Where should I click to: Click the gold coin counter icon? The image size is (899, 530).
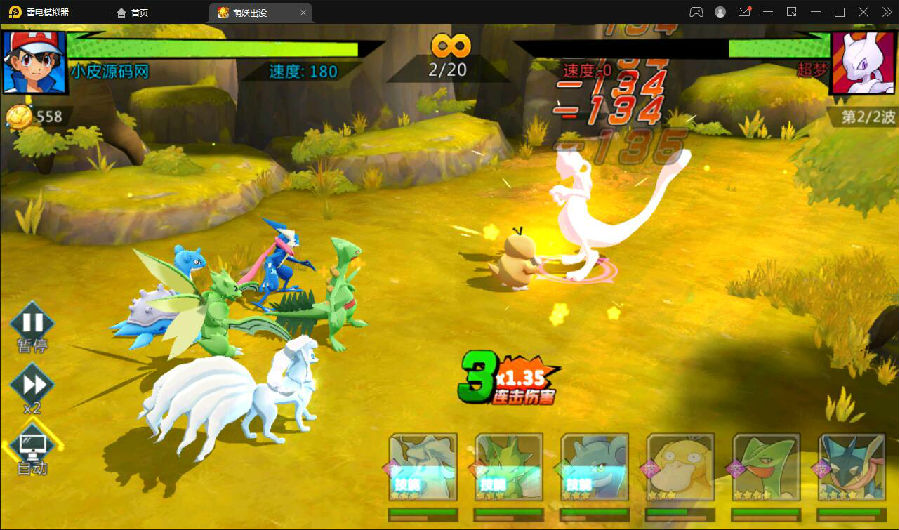(x=19, y=117)
